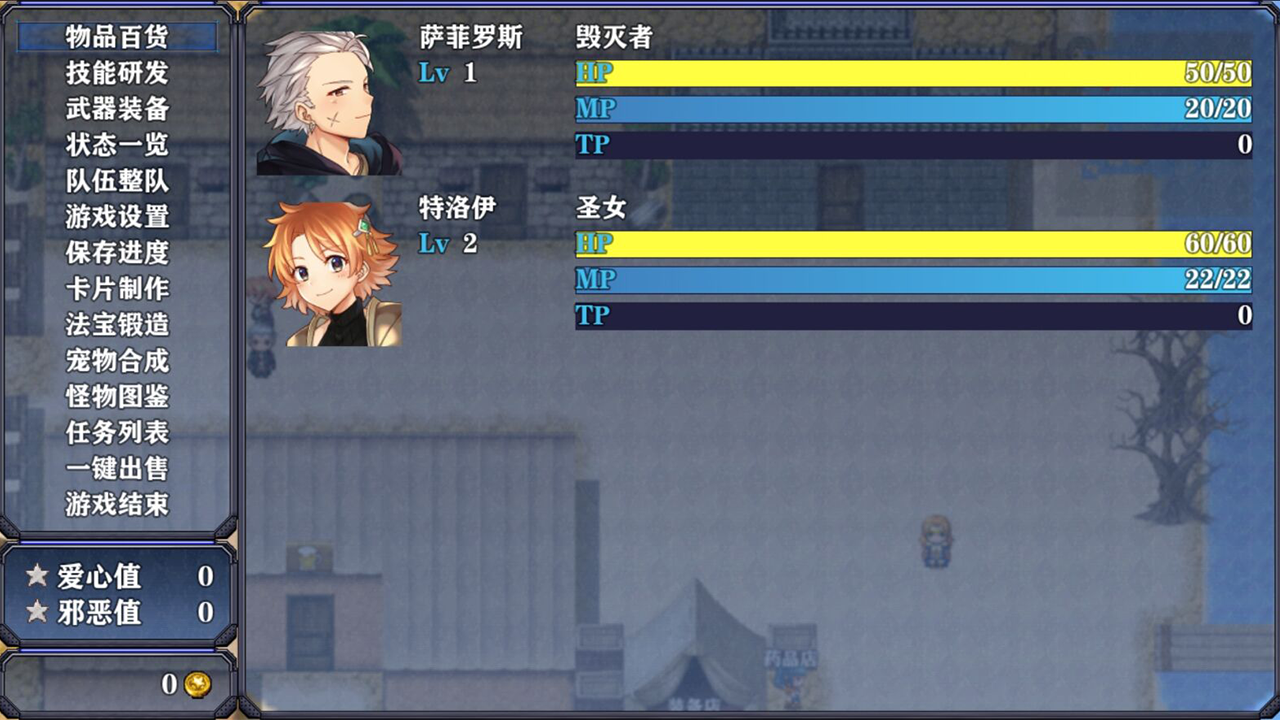
Task: Click the star icon beside 邪恶值
Action: 34,612
